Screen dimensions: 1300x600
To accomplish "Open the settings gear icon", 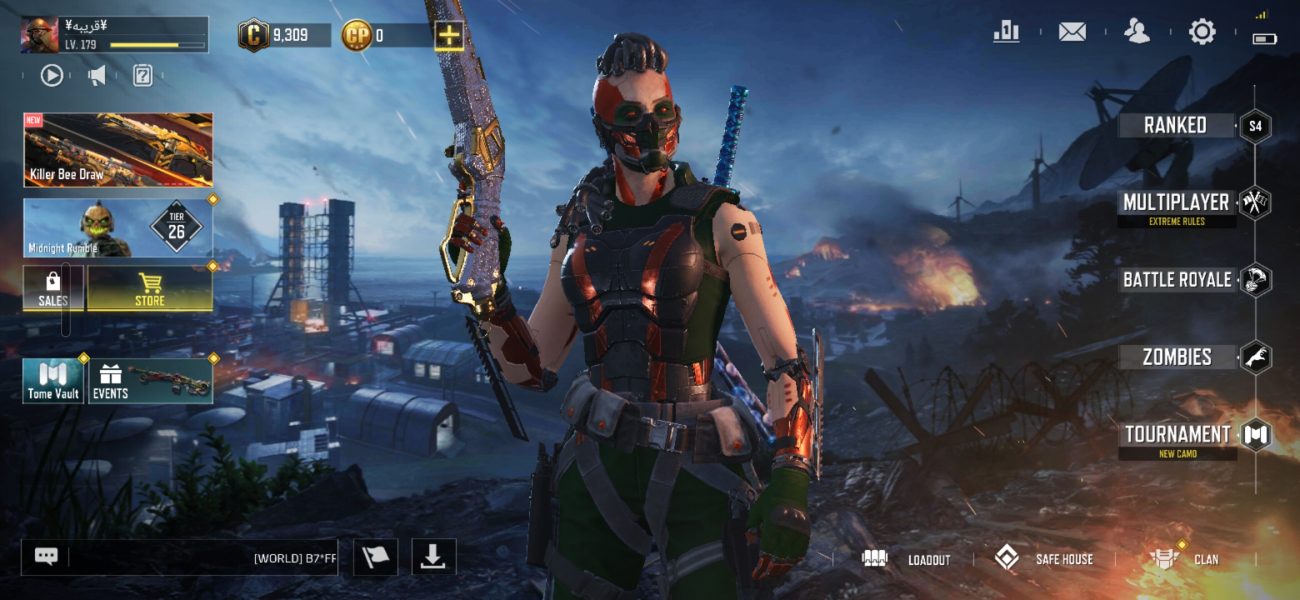I will 1202,32.
